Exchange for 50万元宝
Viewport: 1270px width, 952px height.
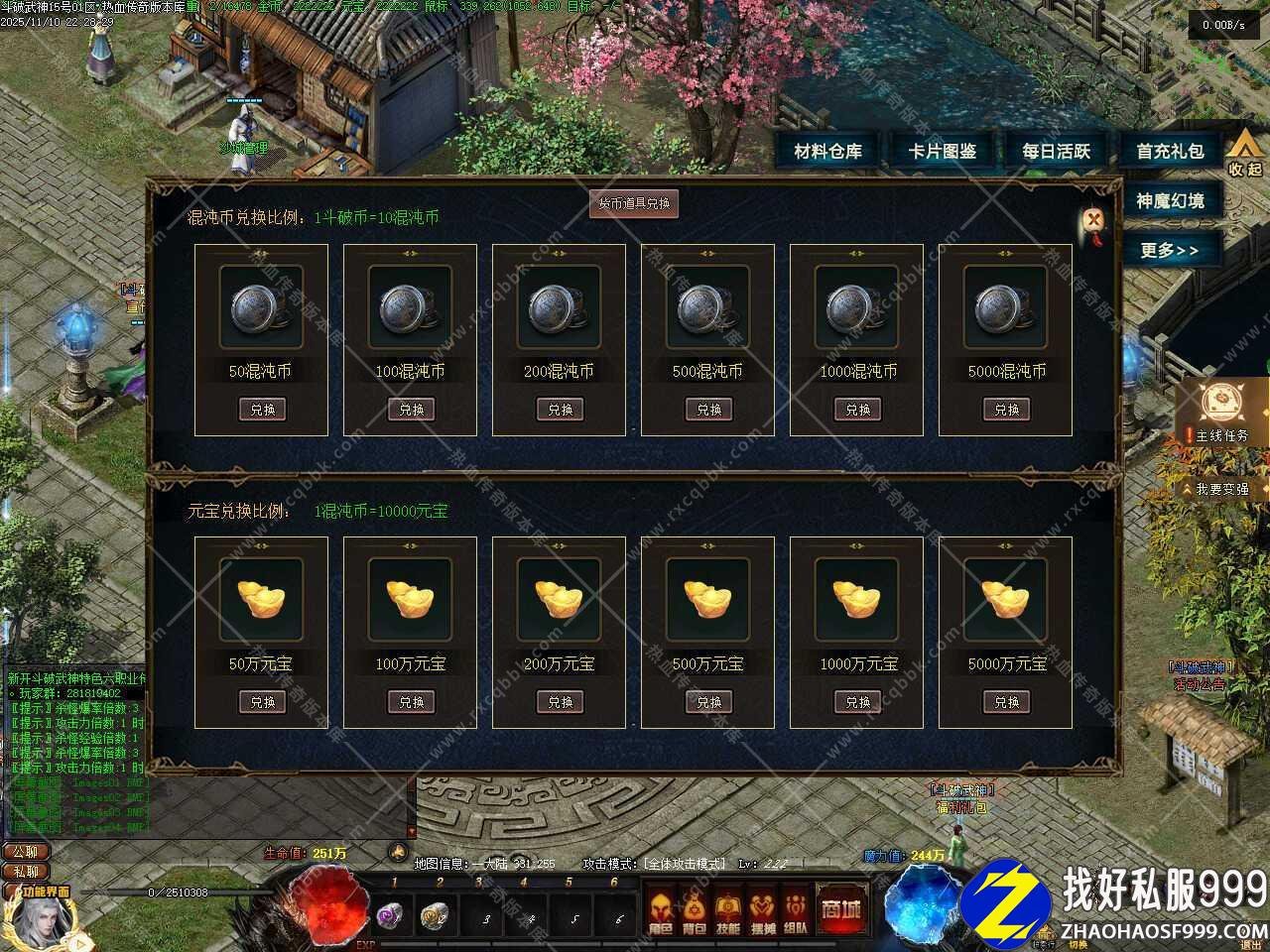pyautogui.click(x=262, y=702)
